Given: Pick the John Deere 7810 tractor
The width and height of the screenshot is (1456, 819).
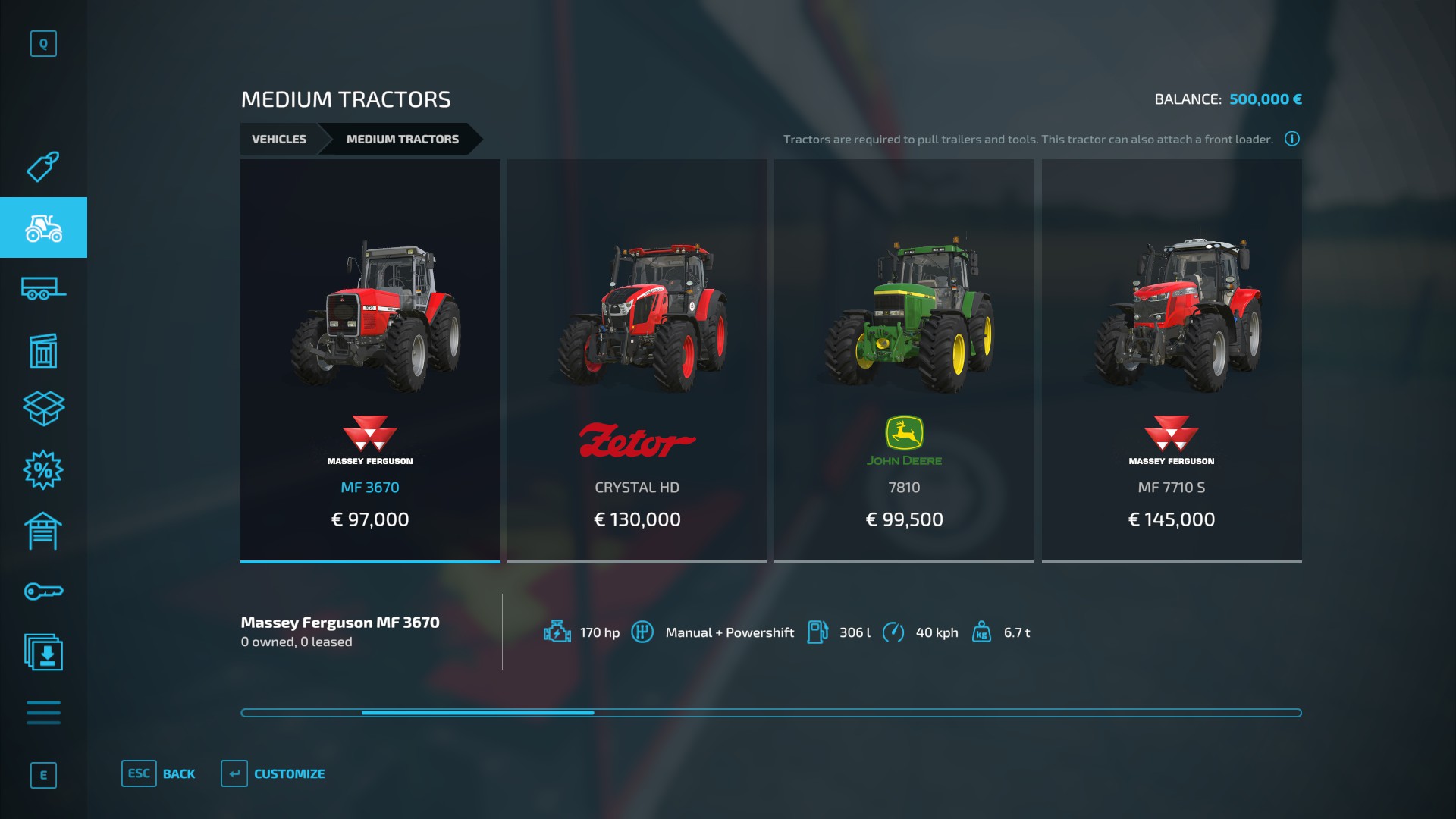Looking at the screenshot, I should [904, 360].
